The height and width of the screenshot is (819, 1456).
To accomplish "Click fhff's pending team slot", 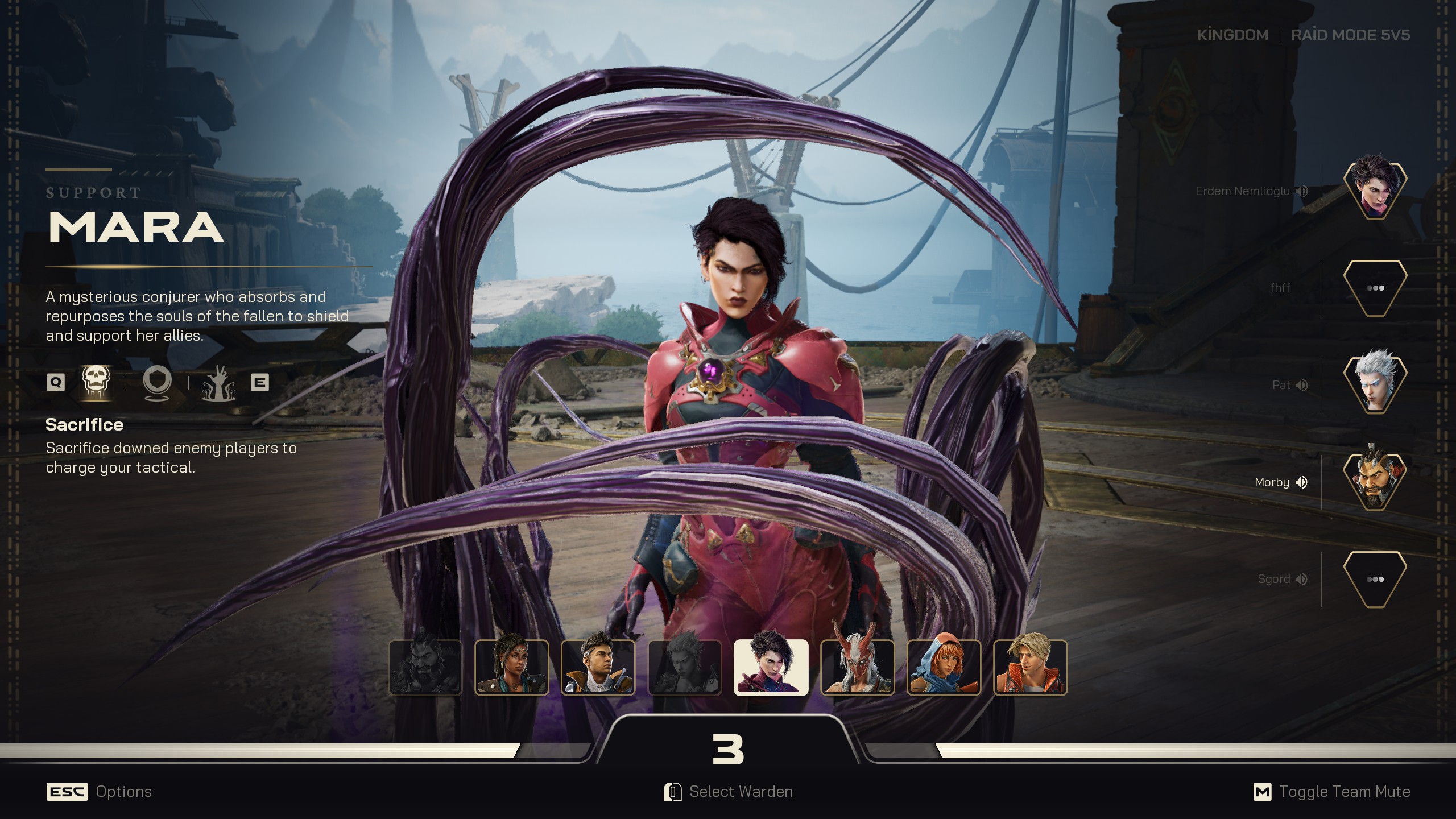I will (x=1375, y=288).
